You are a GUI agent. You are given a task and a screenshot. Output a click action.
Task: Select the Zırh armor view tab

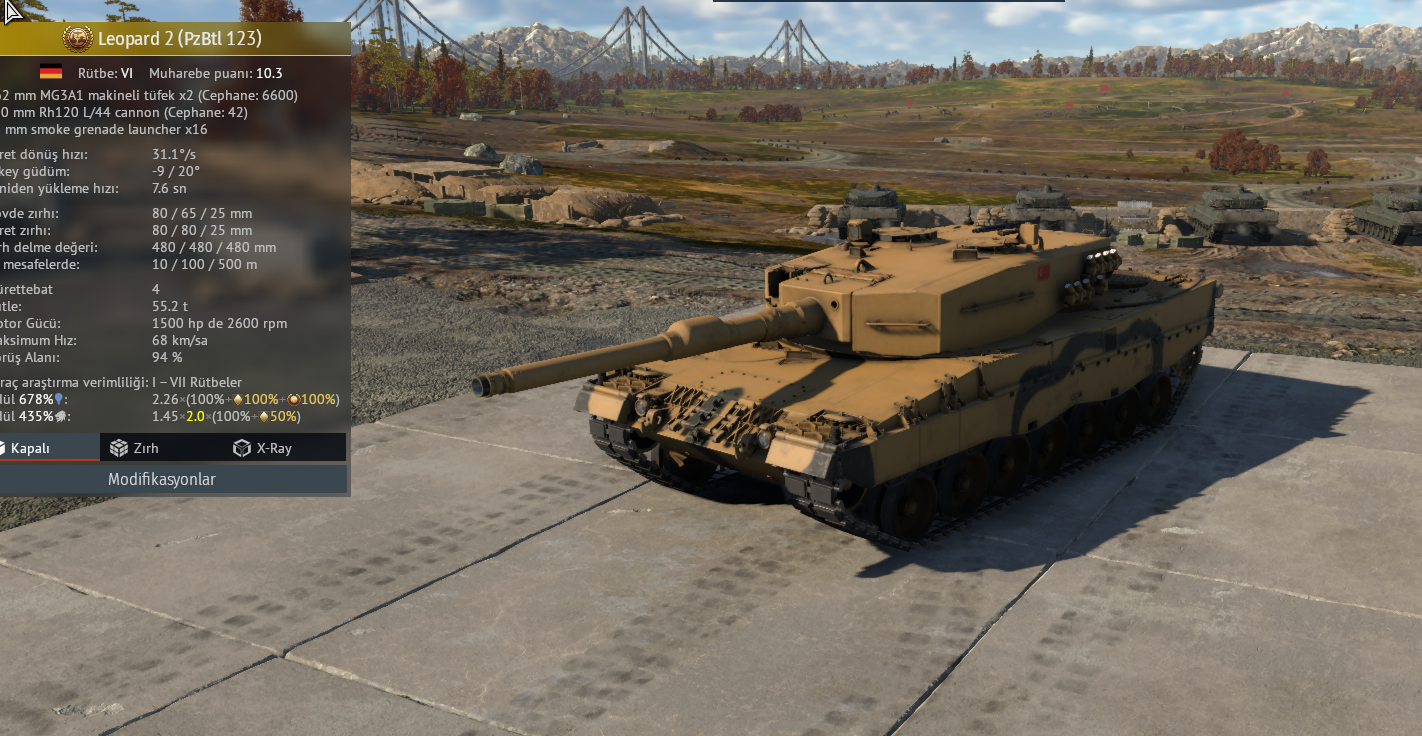tap(135, 448)
